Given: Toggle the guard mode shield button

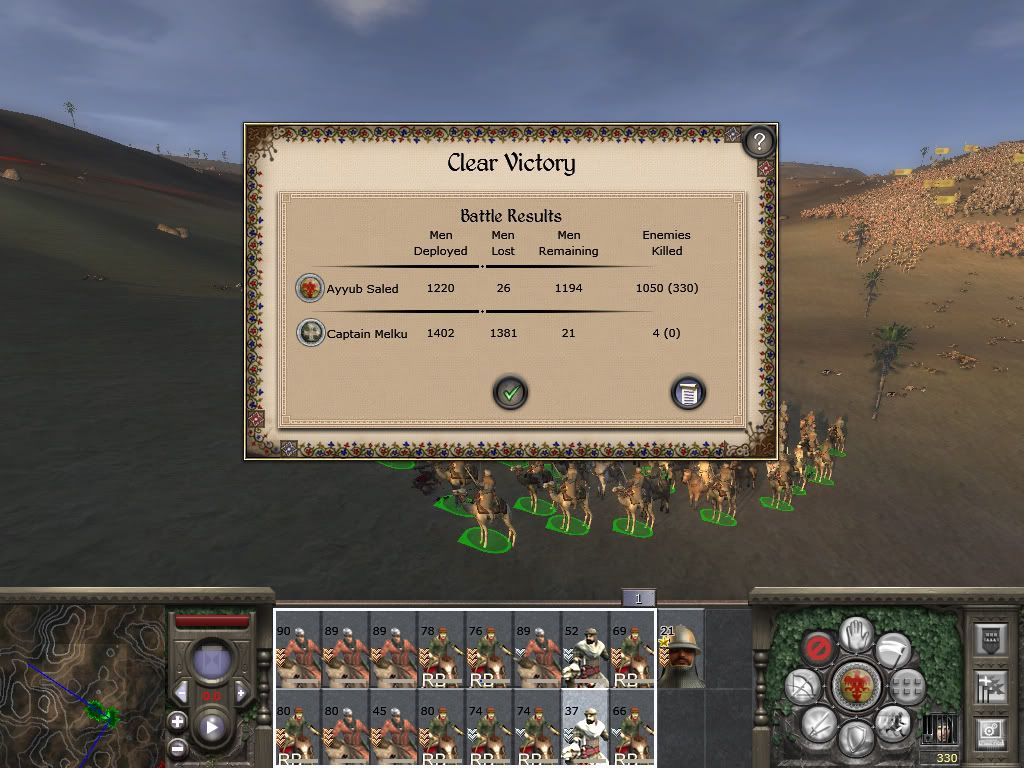Looking at the screenshot, I should click(x=855, y=738).
